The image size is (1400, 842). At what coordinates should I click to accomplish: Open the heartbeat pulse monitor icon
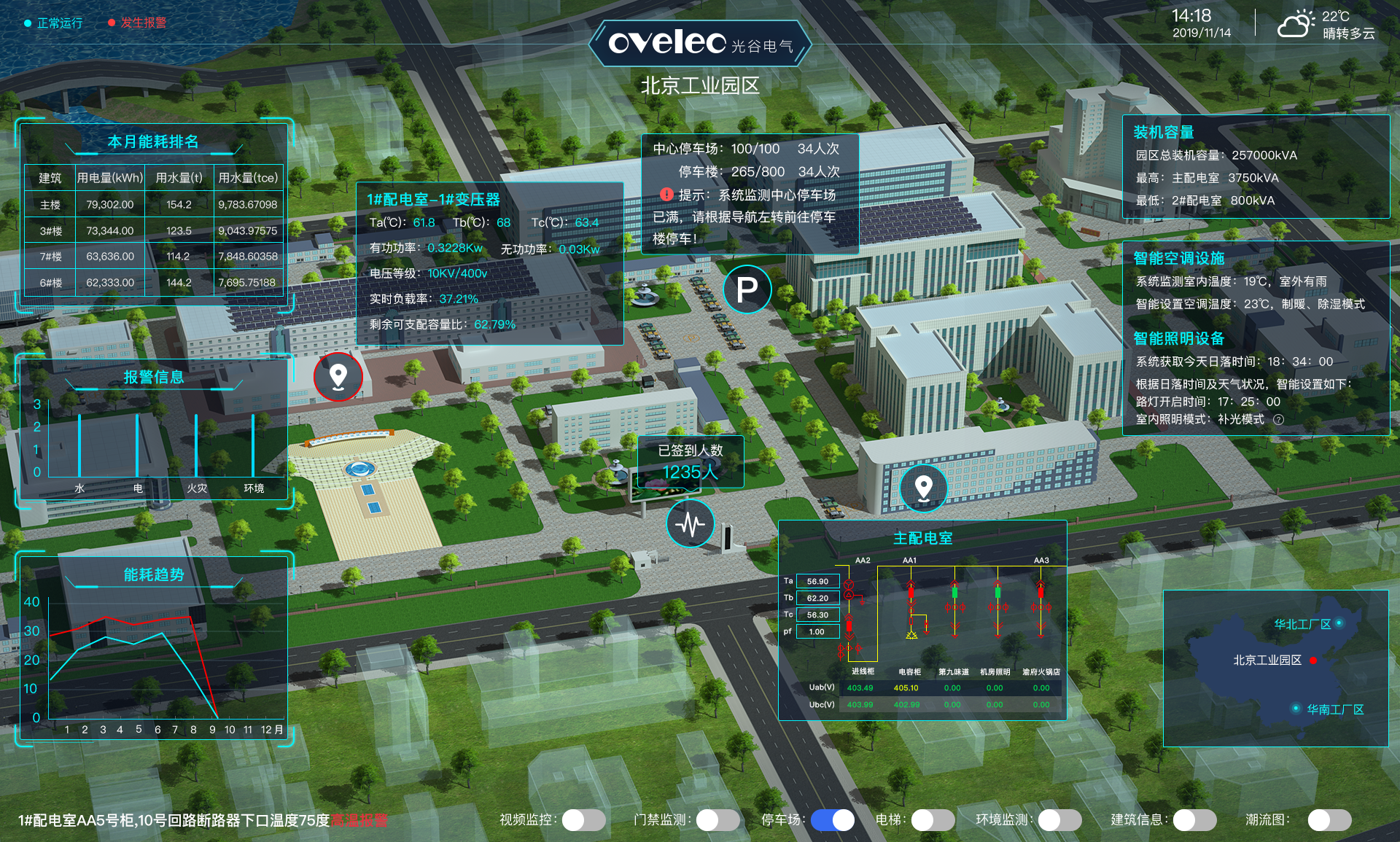tap(690, 523)
